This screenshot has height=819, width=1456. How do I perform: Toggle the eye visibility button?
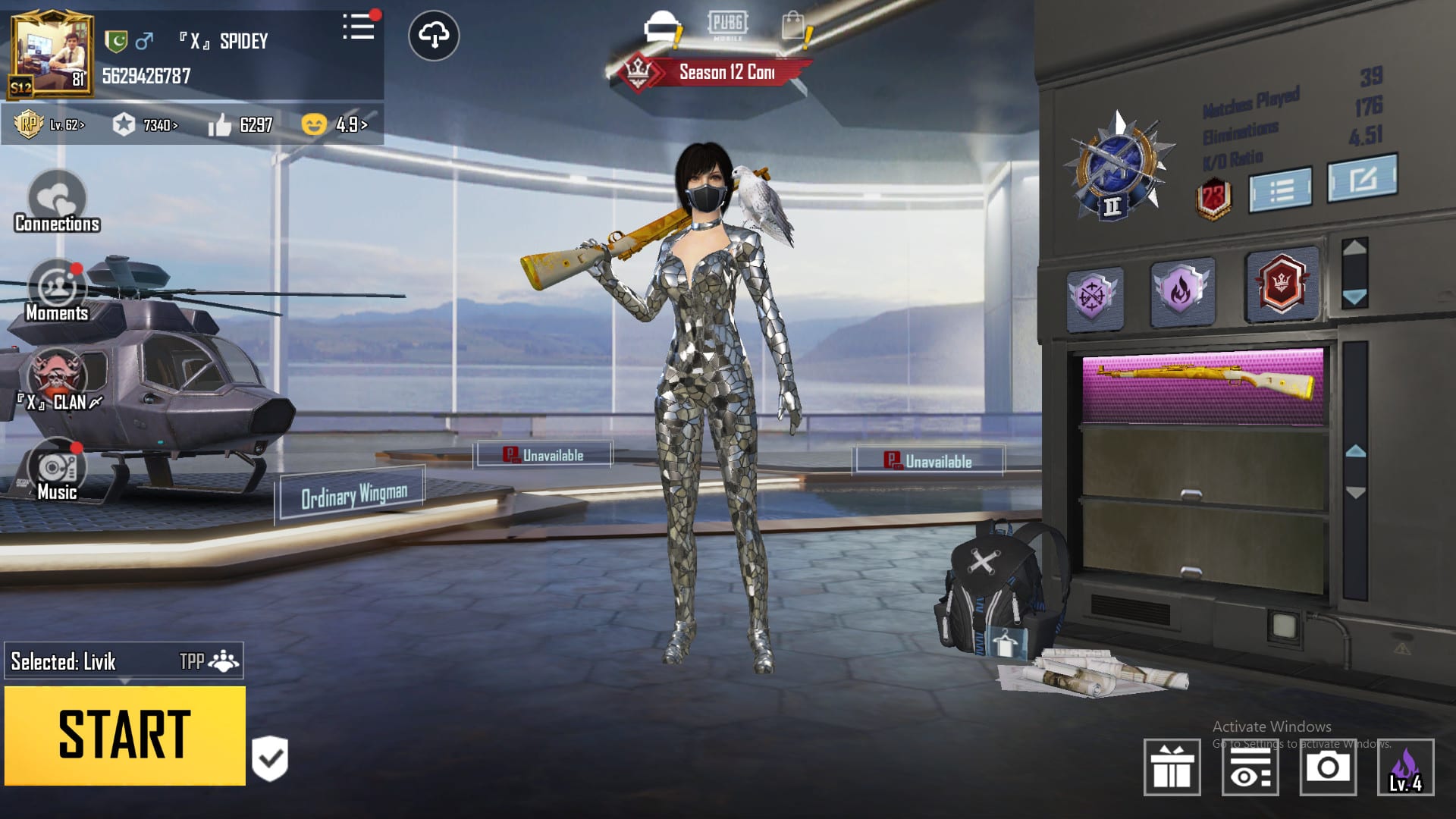pos(1250,767)
